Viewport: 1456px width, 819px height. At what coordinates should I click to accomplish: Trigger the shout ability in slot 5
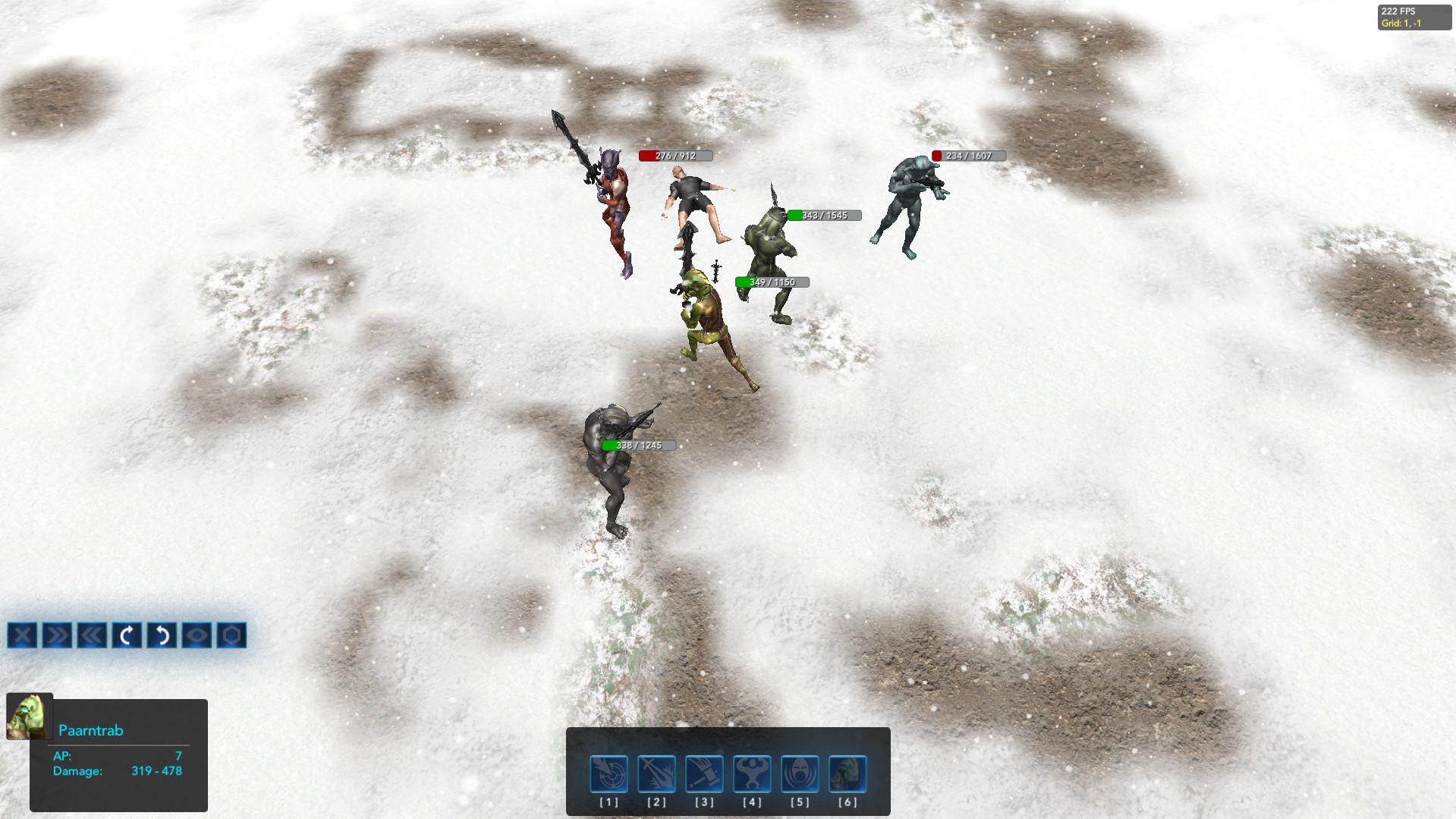pos(799,773)
